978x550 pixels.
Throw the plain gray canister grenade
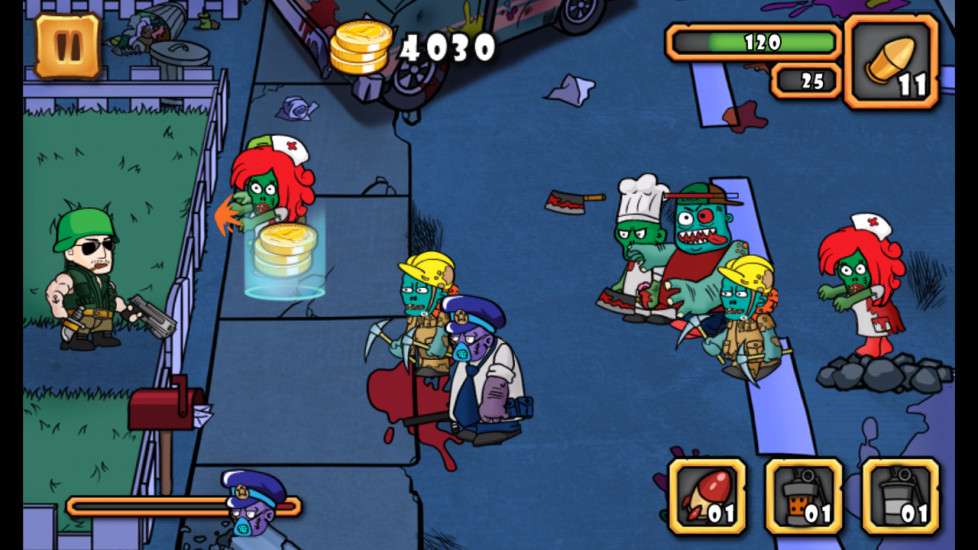pos(900,496)
